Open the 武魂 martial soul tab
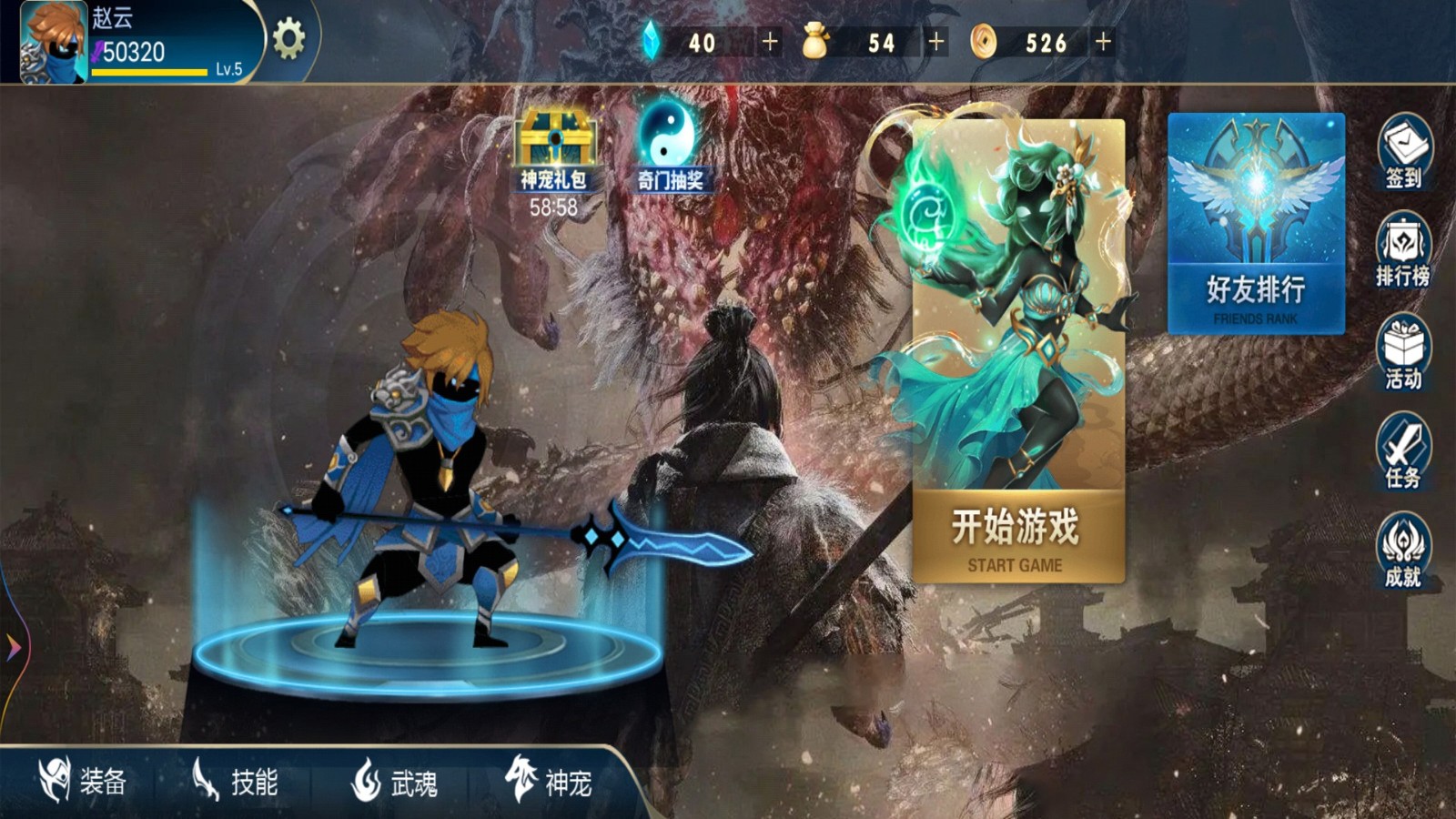Image resolution: width=1456 pixels, height=819 pixels. pyautogui.click(x=396, y=781)
